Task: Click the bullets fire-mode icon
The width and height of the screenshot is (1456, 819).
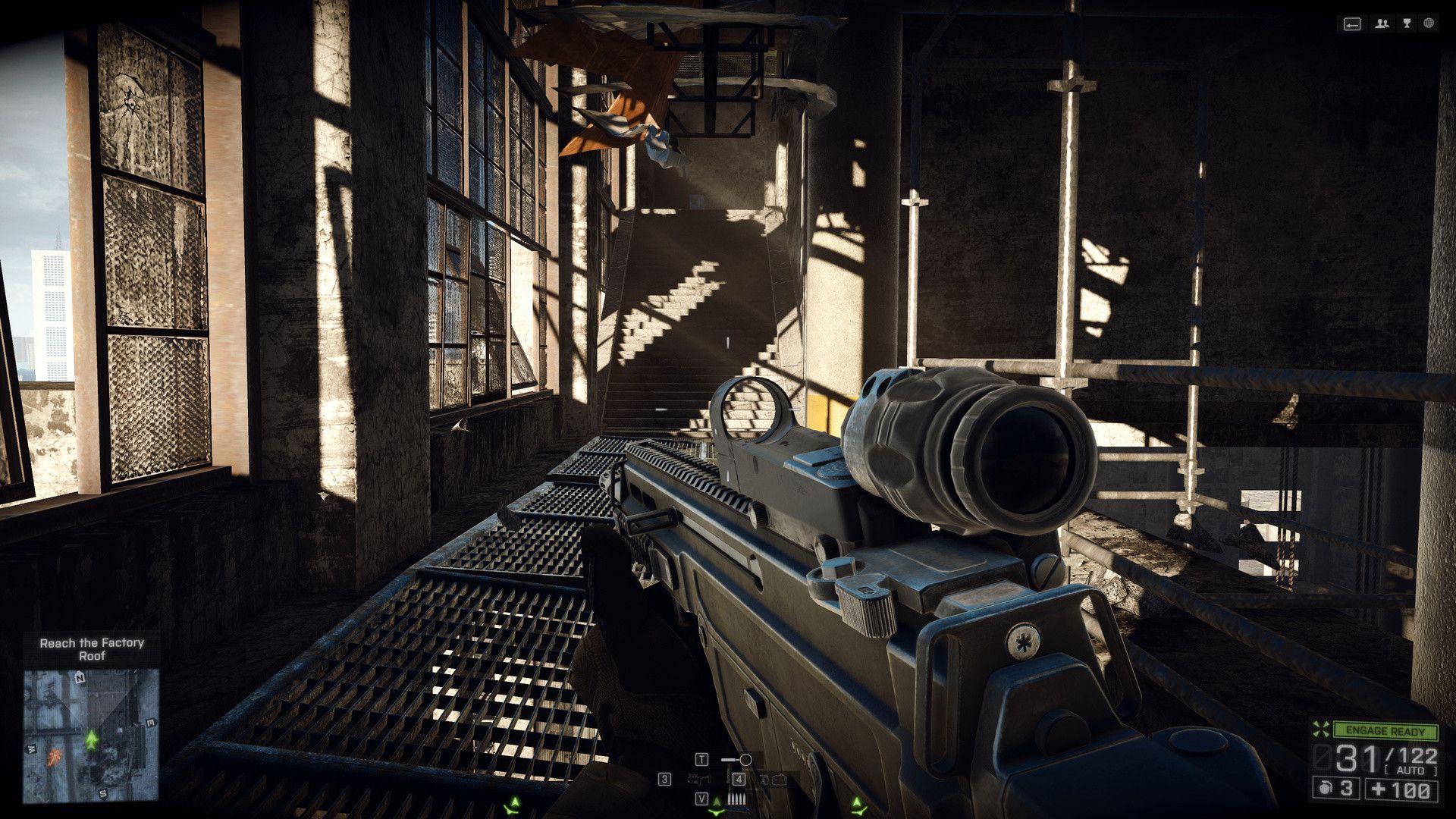Action: [734, 799]
